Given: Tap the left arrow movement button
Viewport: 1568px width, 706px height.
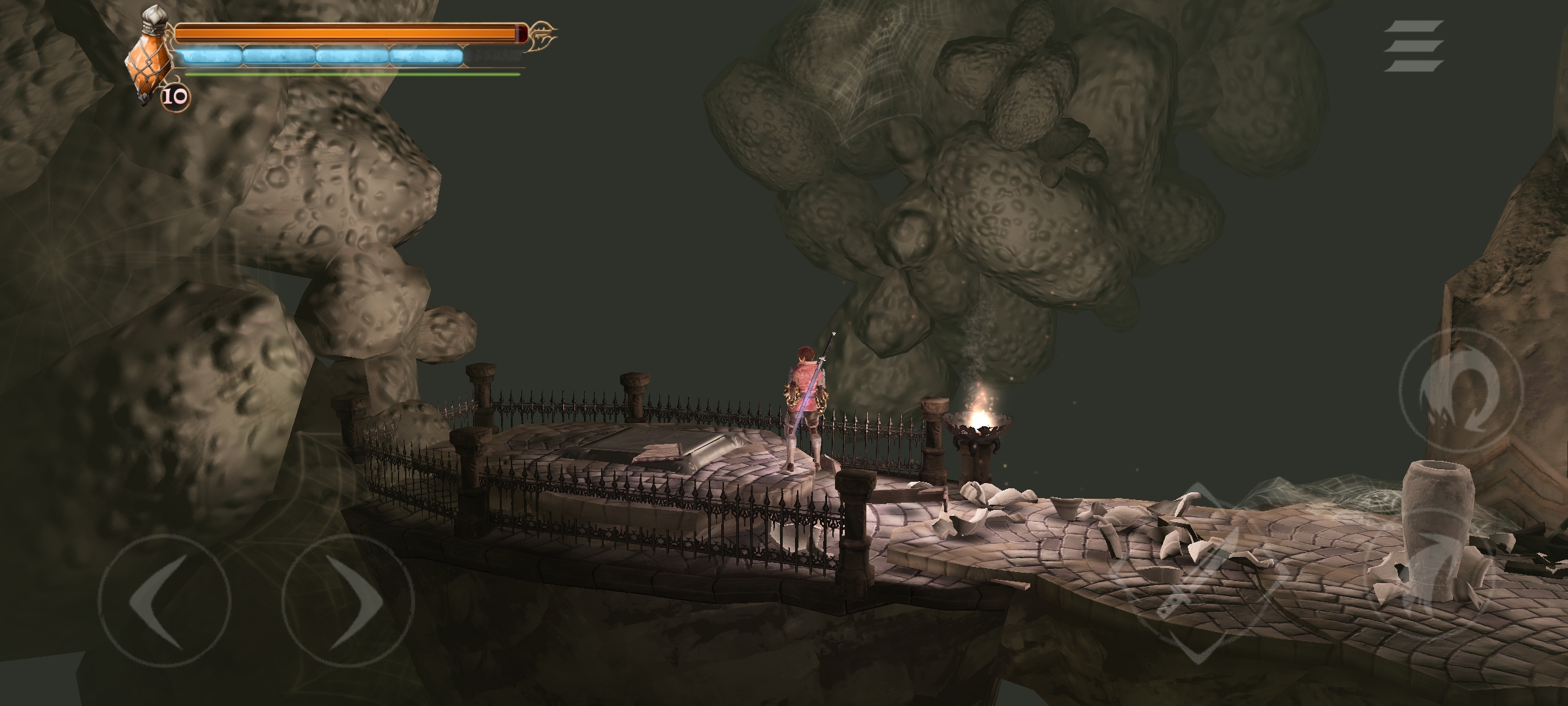Looking at the screenshot, I should pos(164,600).
